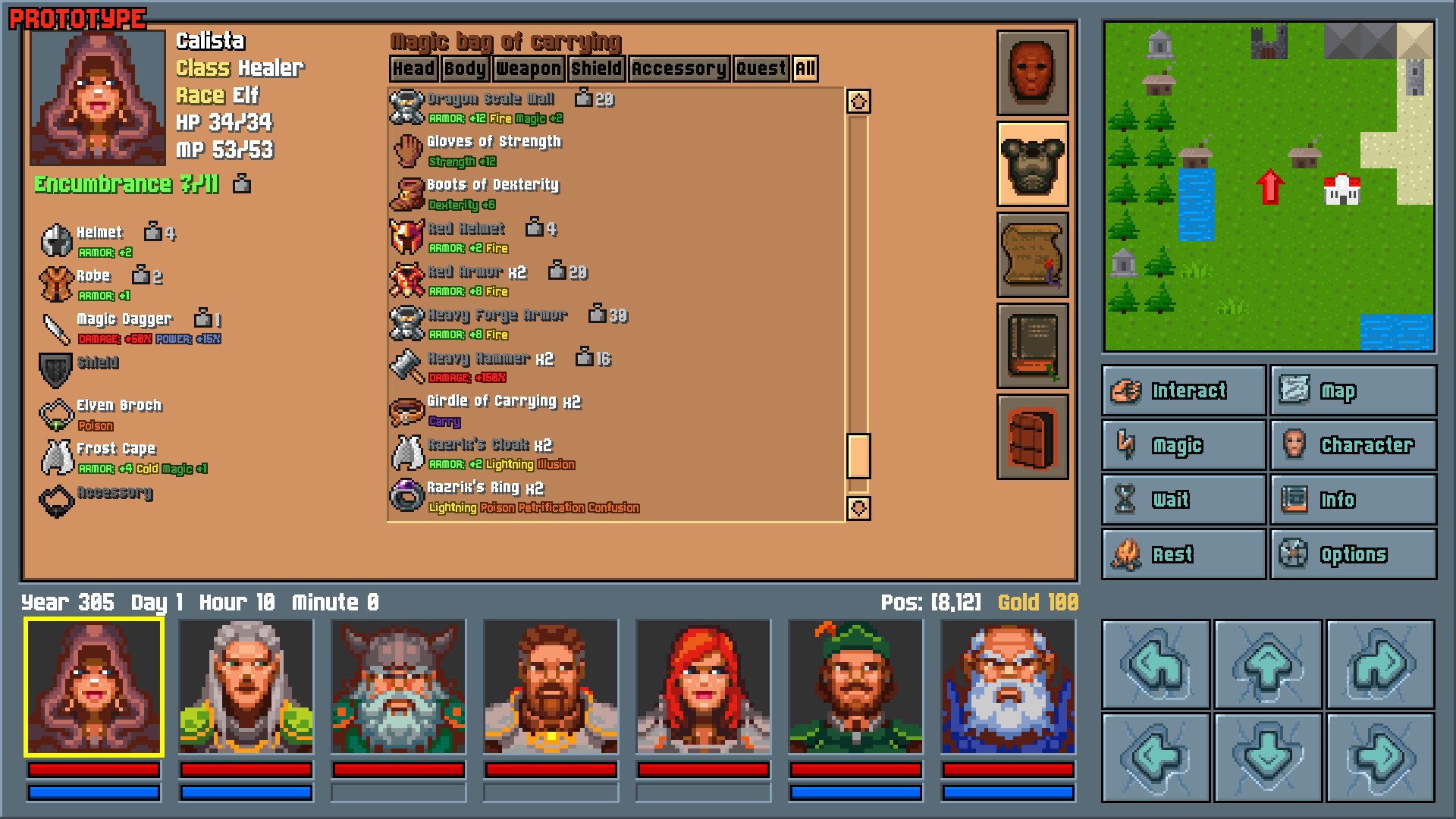Toggle the Accessory filter on
This screenshot has width=1456, height=819.
[677, 68]
